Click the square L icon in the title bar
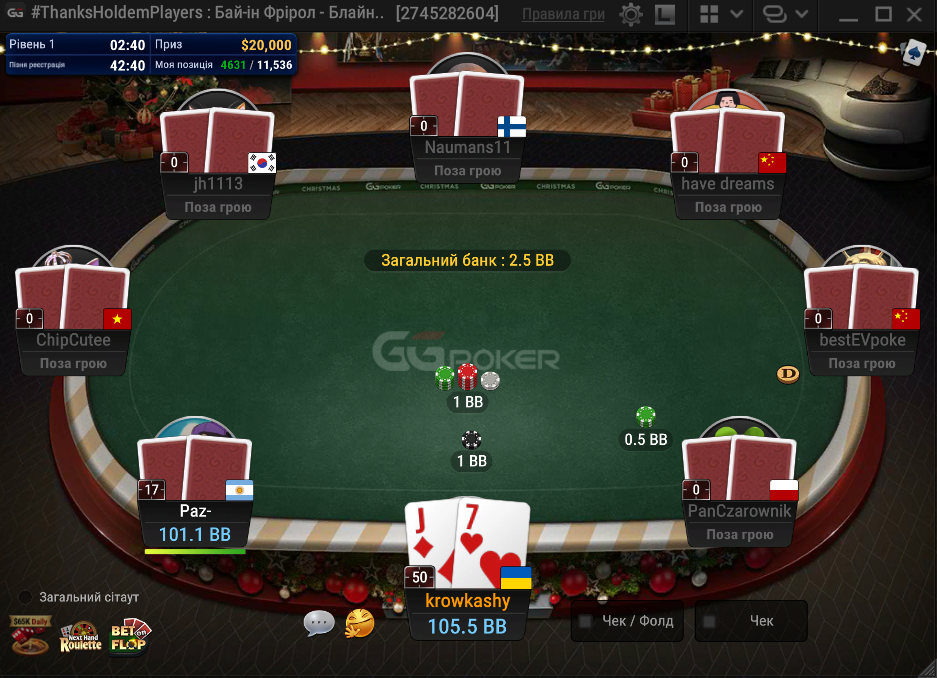This screenshot has height=678, width=937. pyautogui.click(x=664, y=15)
